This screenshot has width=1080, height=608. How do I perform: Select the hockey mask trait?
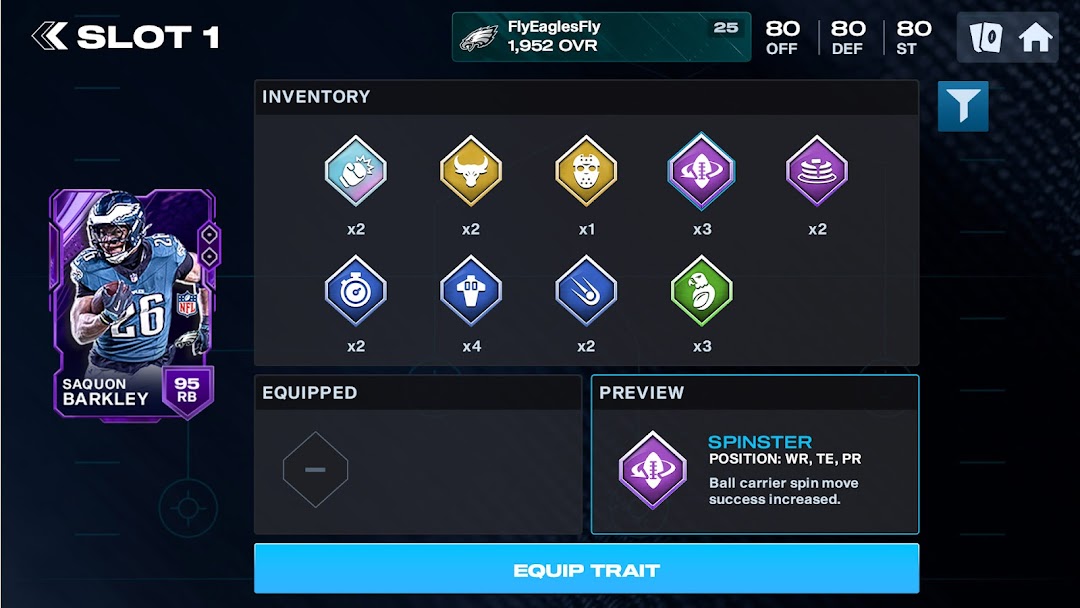(586, 171)
